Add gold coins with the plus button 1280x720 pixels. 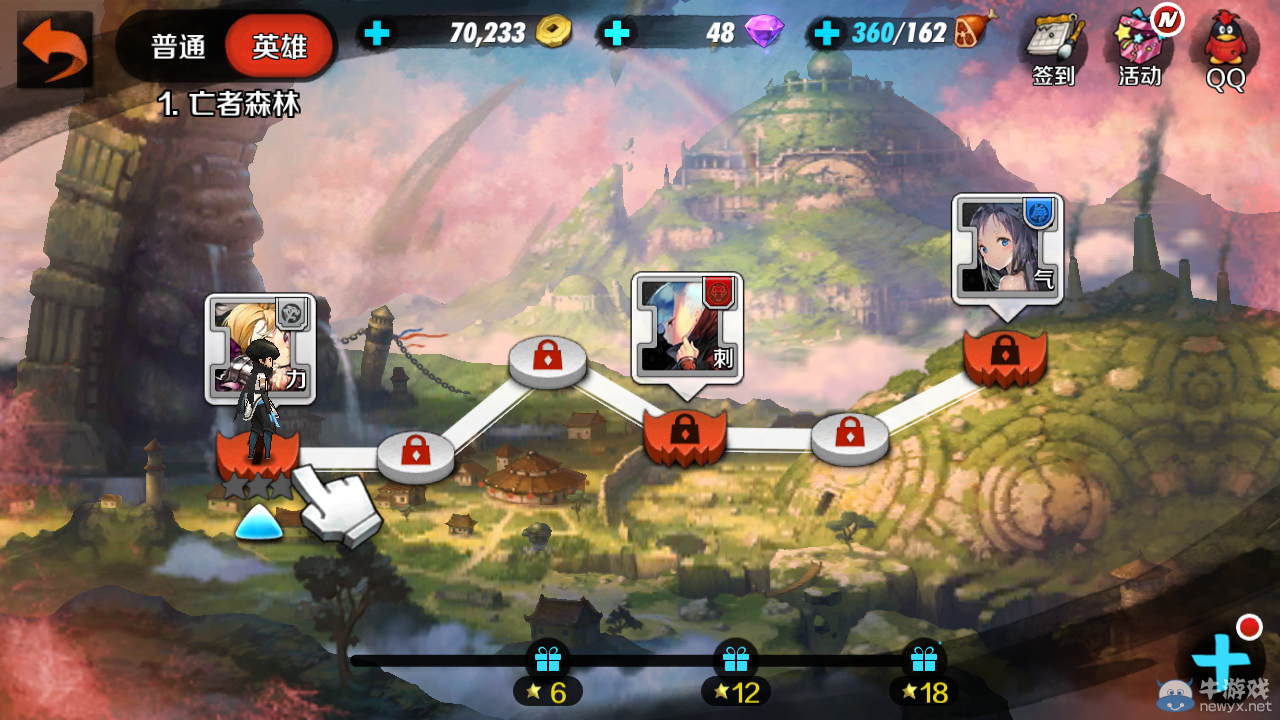point(377,34)
